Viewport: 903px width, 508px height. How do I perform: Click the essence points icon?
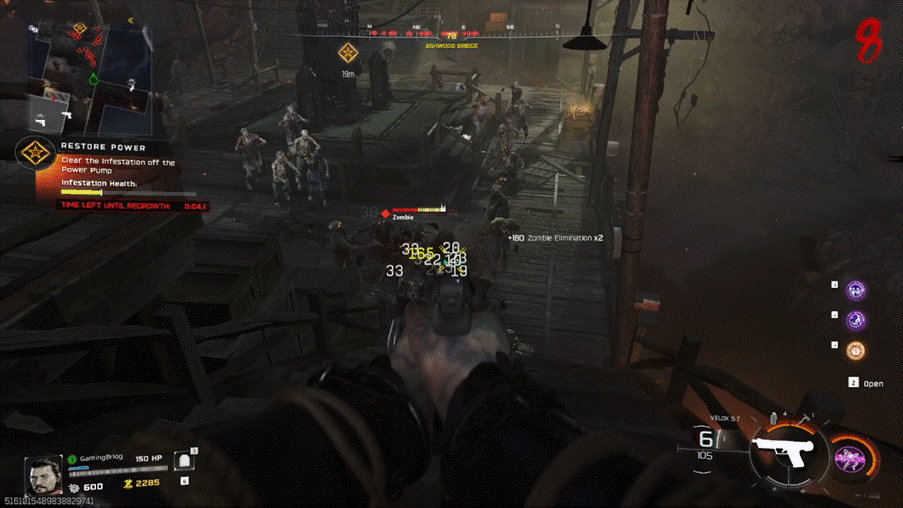click(x=128, y=485)
